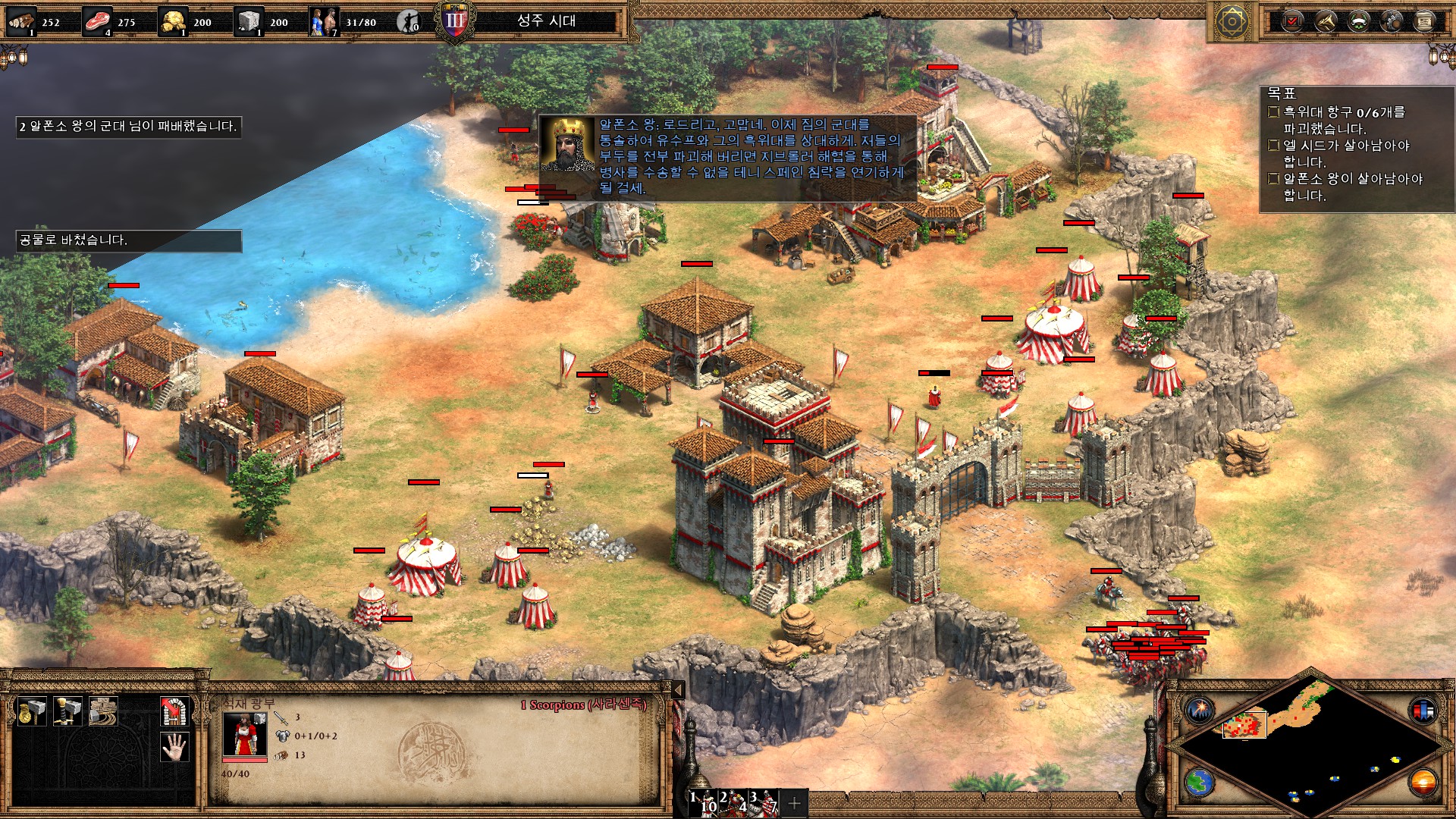
Task: Activate the garrison gate arrow command
Action: [x=175, y=711]
